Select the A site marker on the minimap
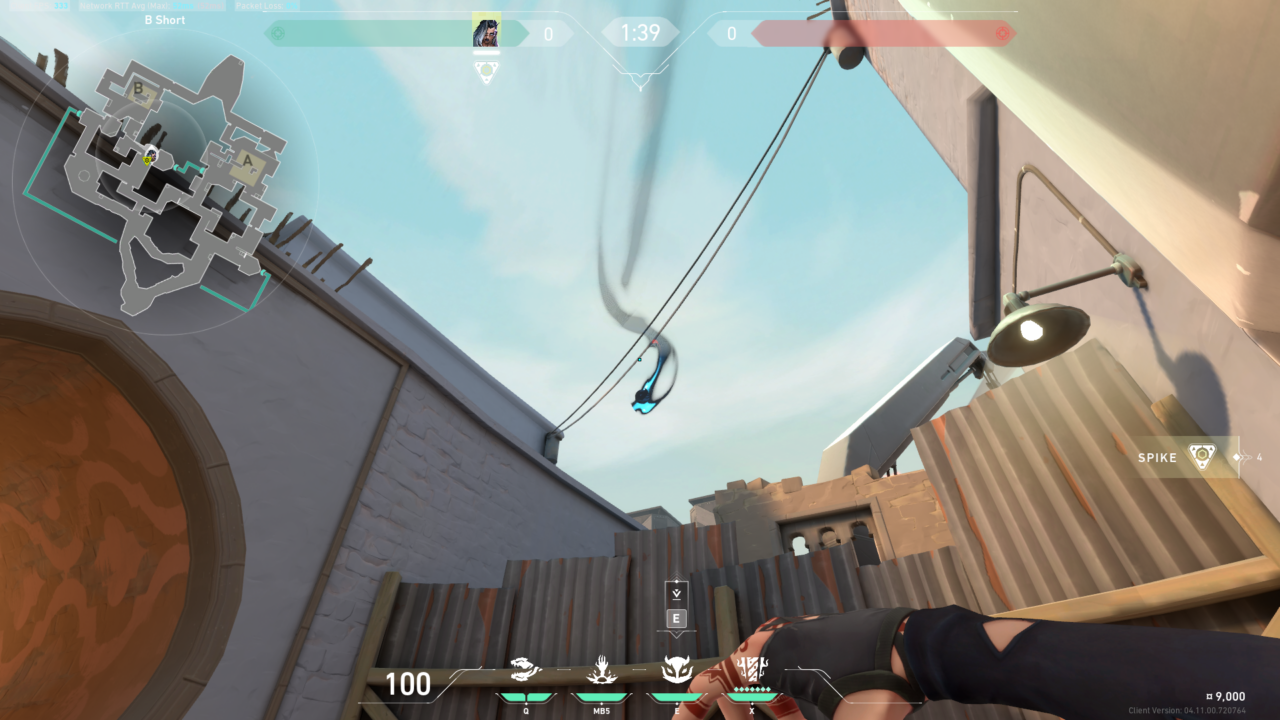Screen dimensions: 1280x720 coord(246,160)
